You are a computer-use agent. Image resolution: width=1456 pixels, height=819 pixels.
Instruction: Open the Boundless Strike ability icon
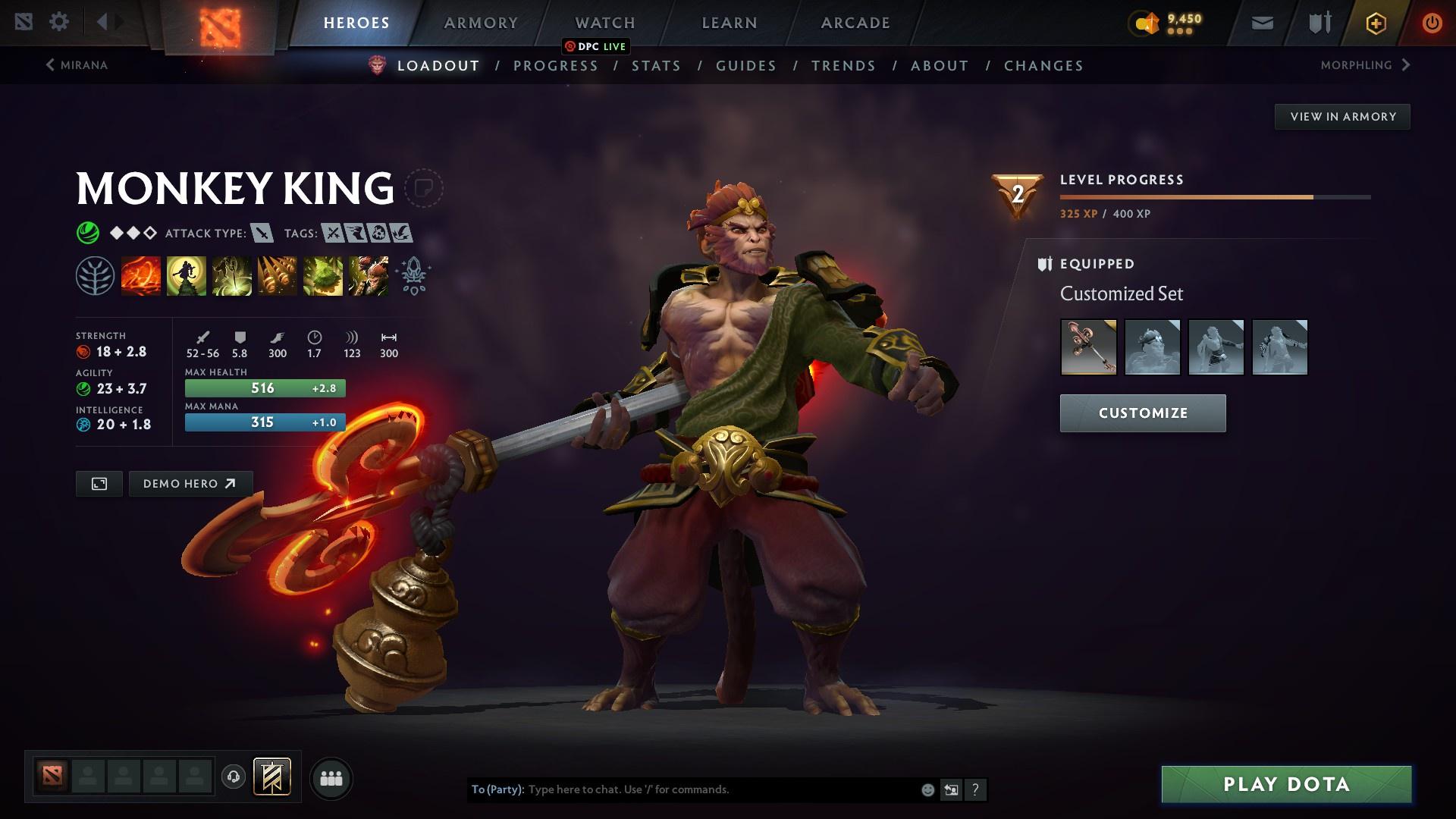(141, 275)
